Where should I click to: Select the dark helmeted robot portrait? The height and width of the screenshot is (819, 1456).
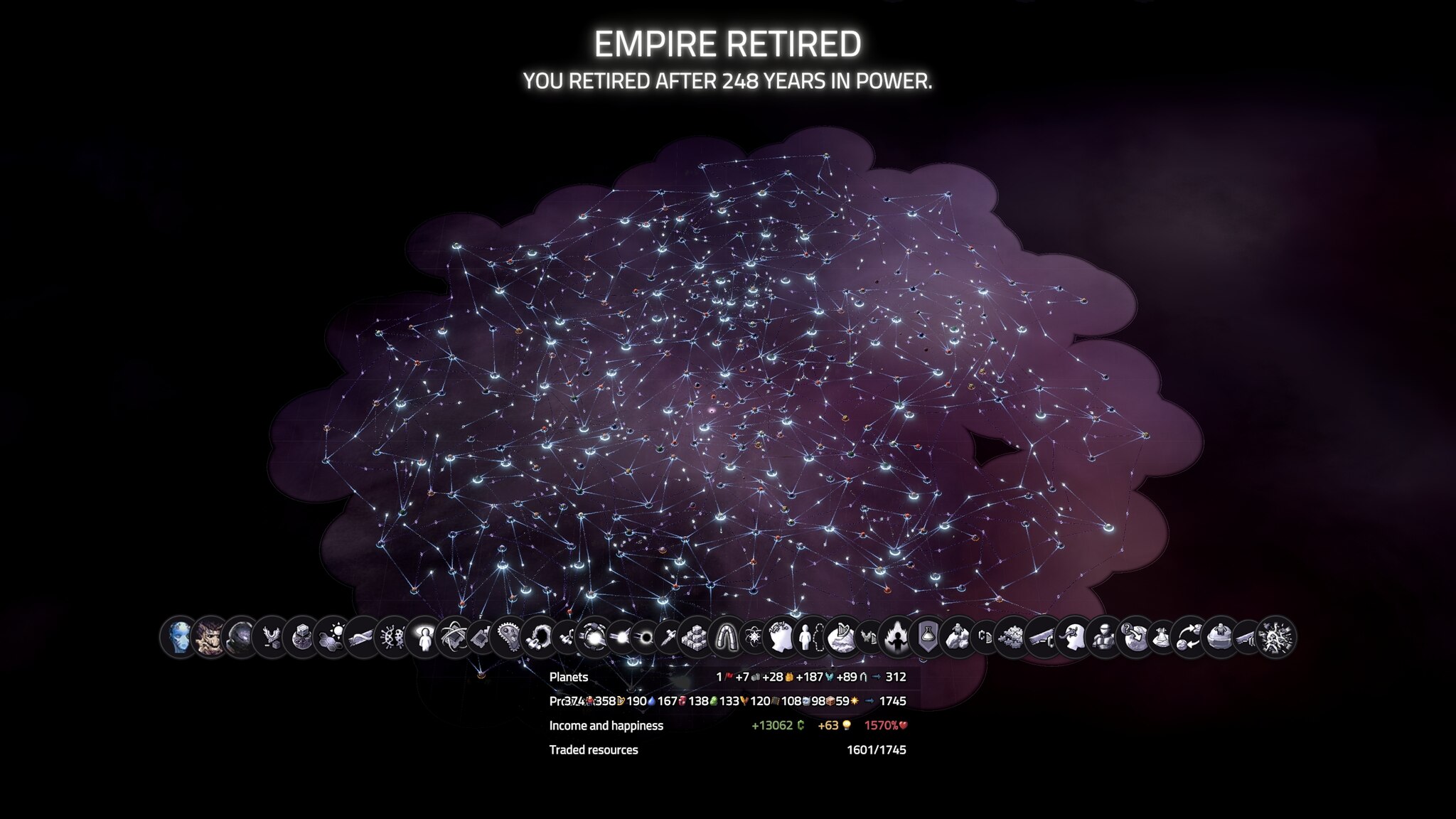(242, 636)
